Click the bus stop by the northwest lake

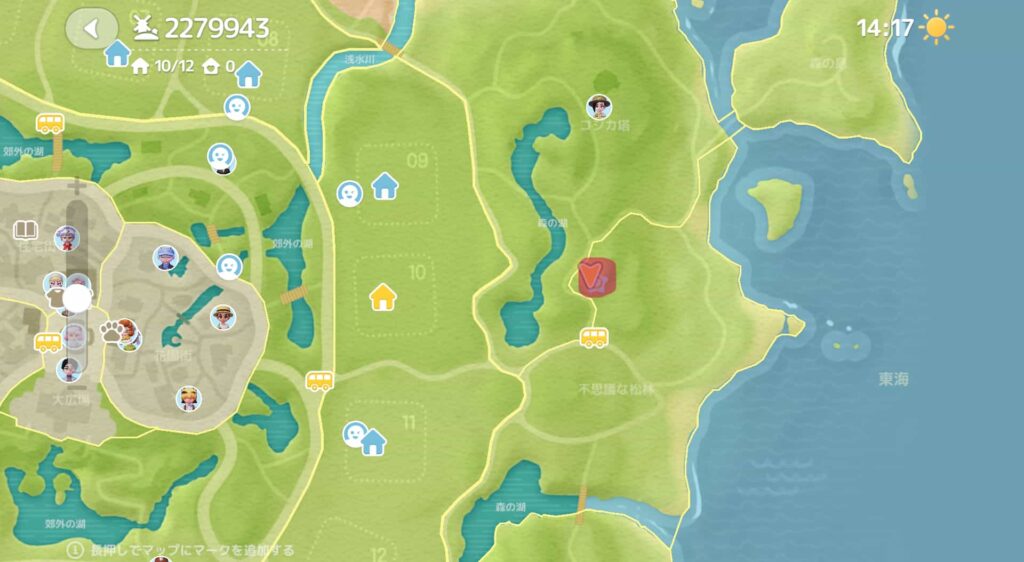[50, 123]
